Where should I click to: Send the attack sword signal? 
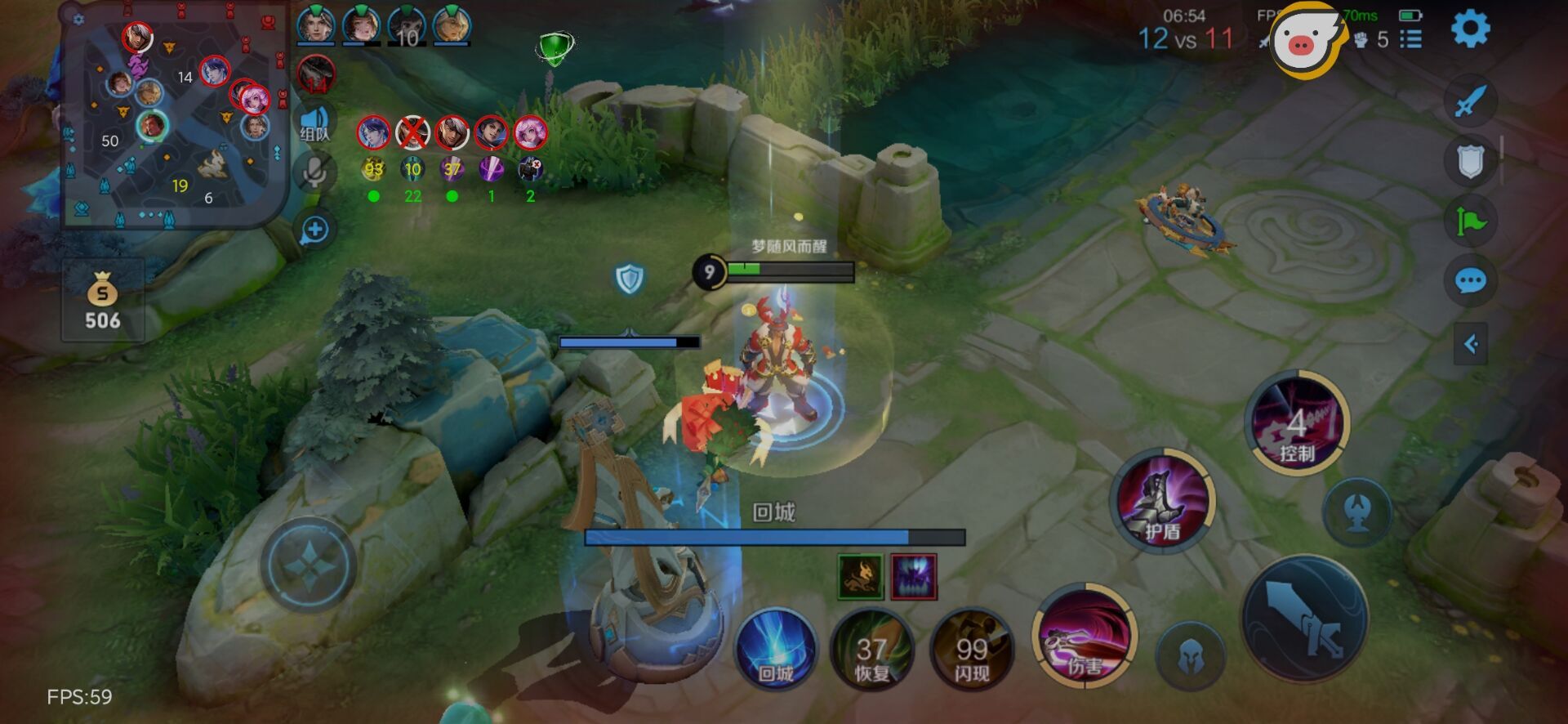pos(1470,102)
